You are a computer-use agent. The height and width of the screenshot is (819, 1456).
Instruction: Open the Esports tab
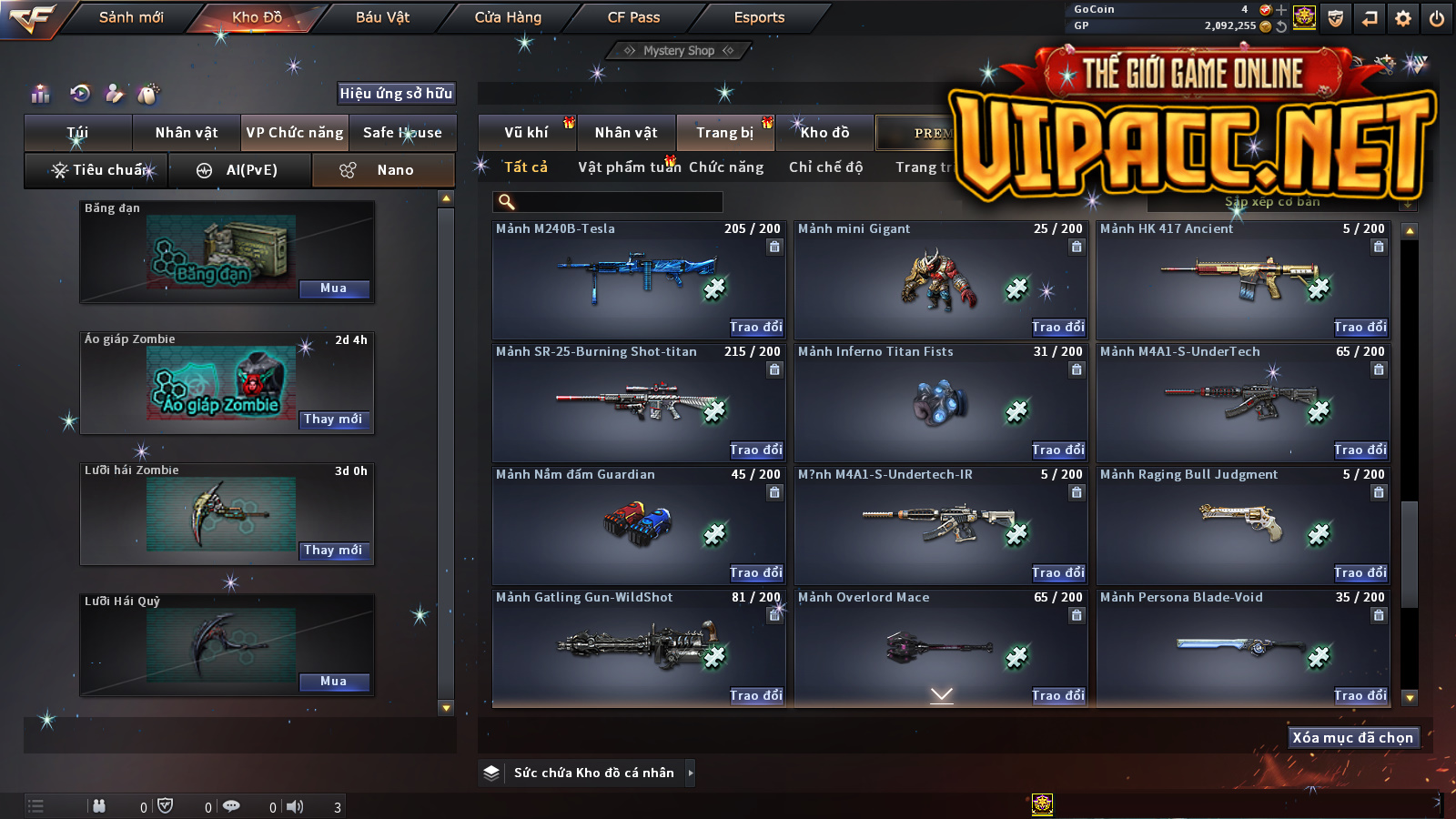click(x=759, y=17)
